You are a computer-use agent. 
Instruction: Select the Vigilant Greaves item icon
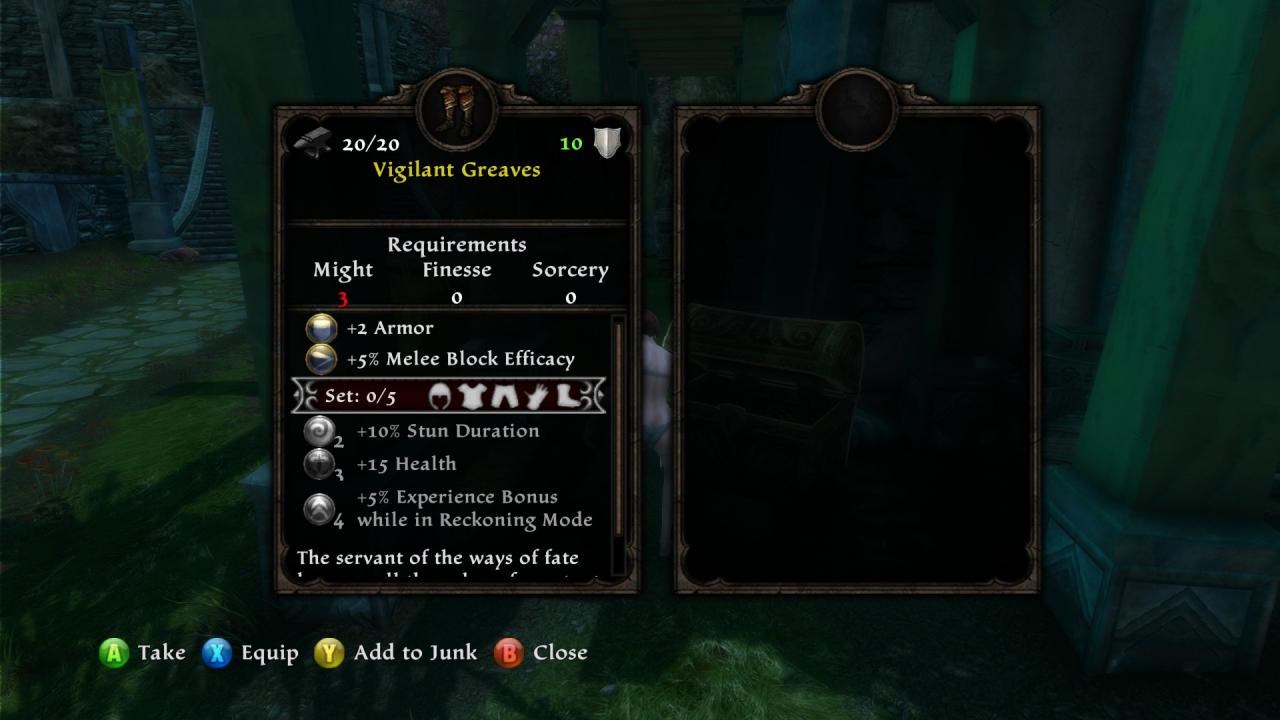(457, 108)
